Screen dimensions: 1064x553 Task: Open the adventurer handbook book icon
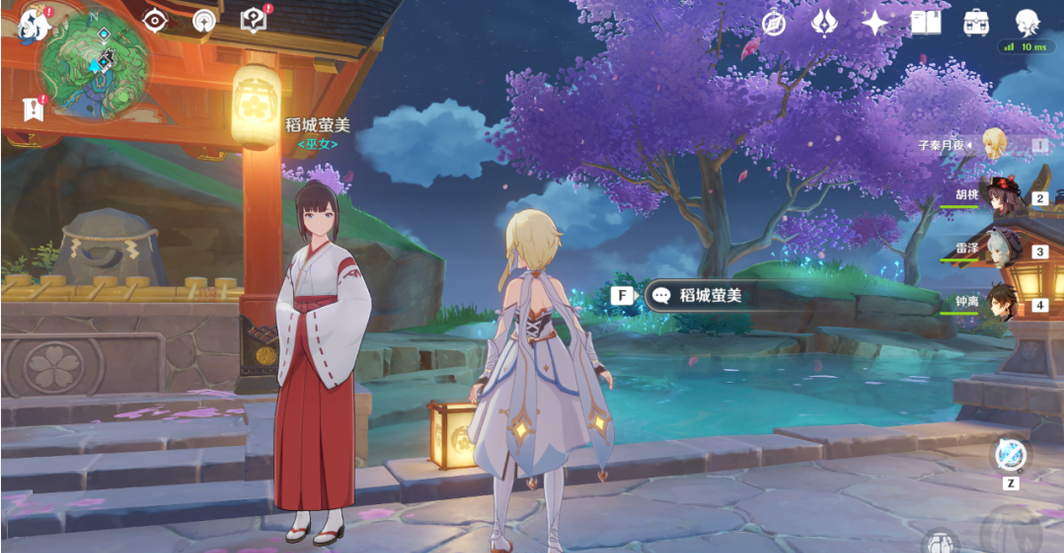pyautogui.click(x=926, y=22)
